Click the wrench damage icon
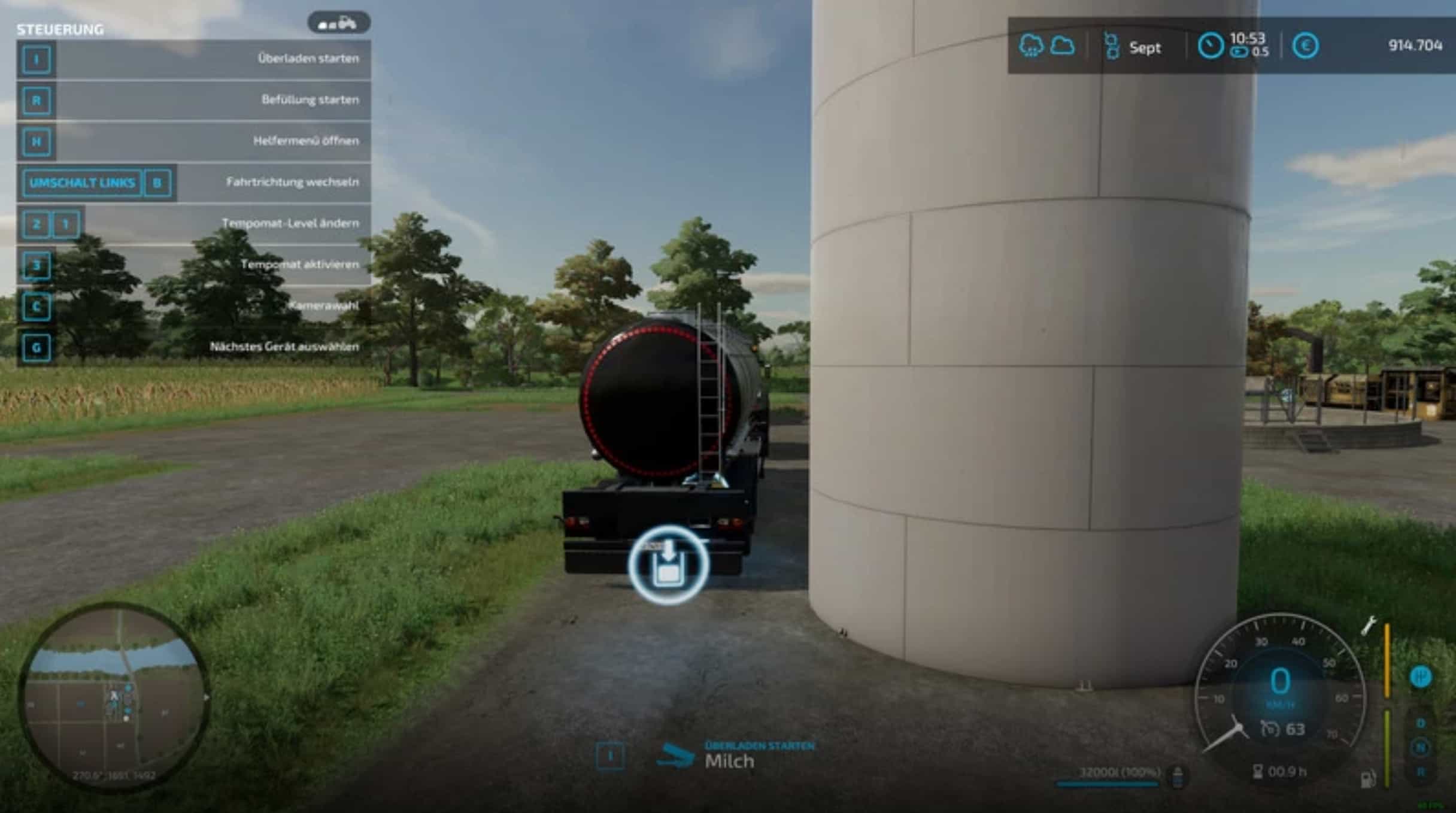1456x813 pixels. (1369, 626)
